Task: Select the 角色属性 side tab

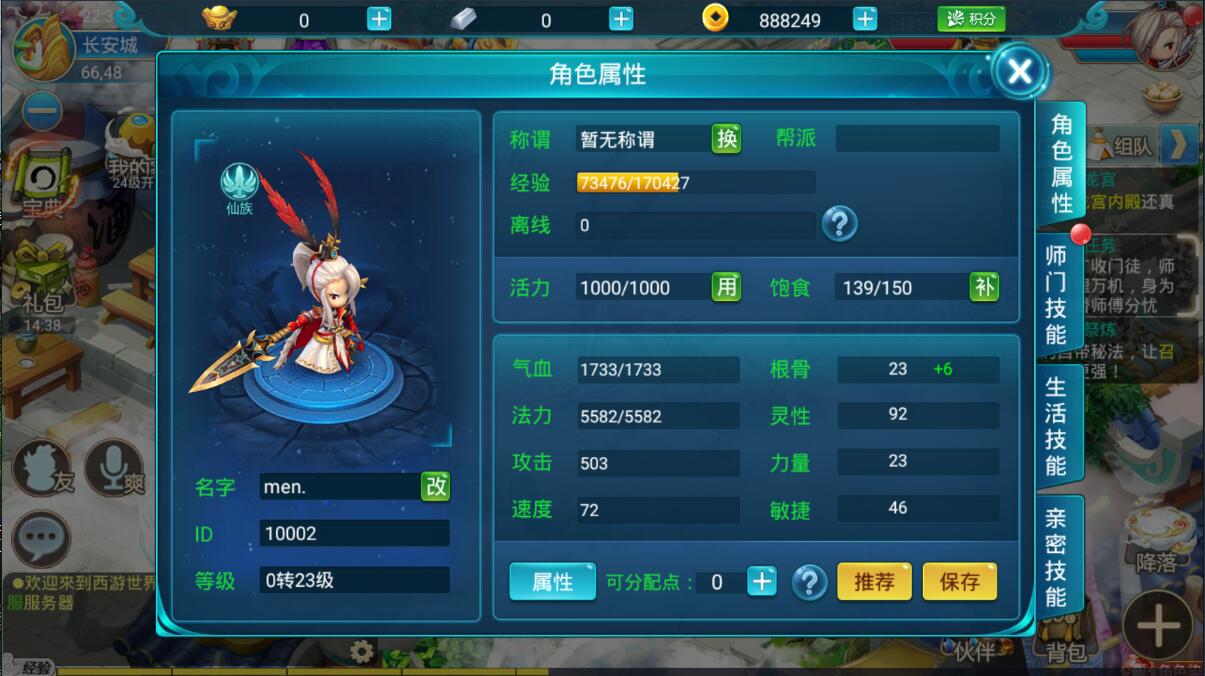Action: coord(1061,163)
